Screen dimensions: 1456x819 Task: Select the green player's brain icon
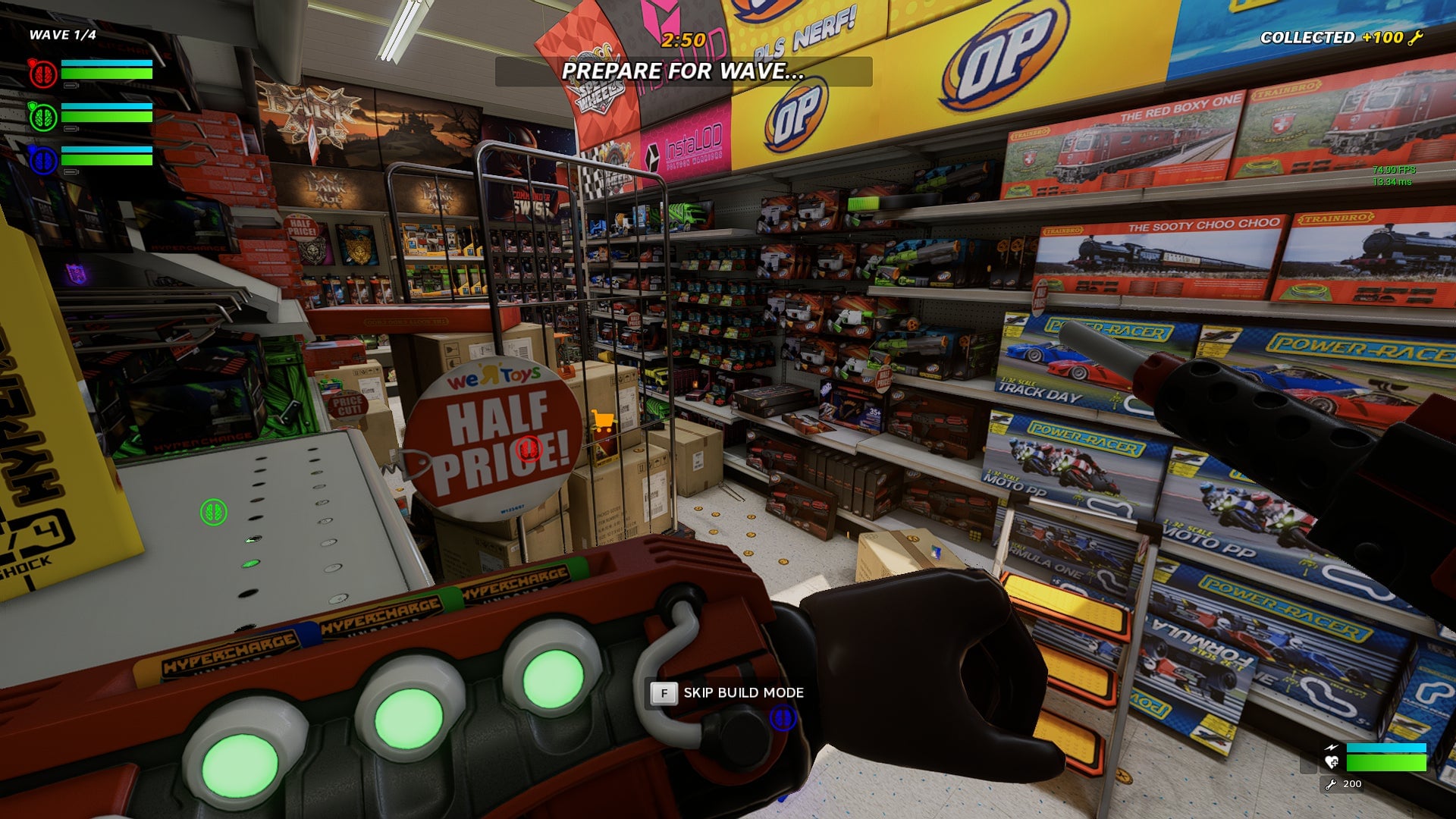point(43,116)
